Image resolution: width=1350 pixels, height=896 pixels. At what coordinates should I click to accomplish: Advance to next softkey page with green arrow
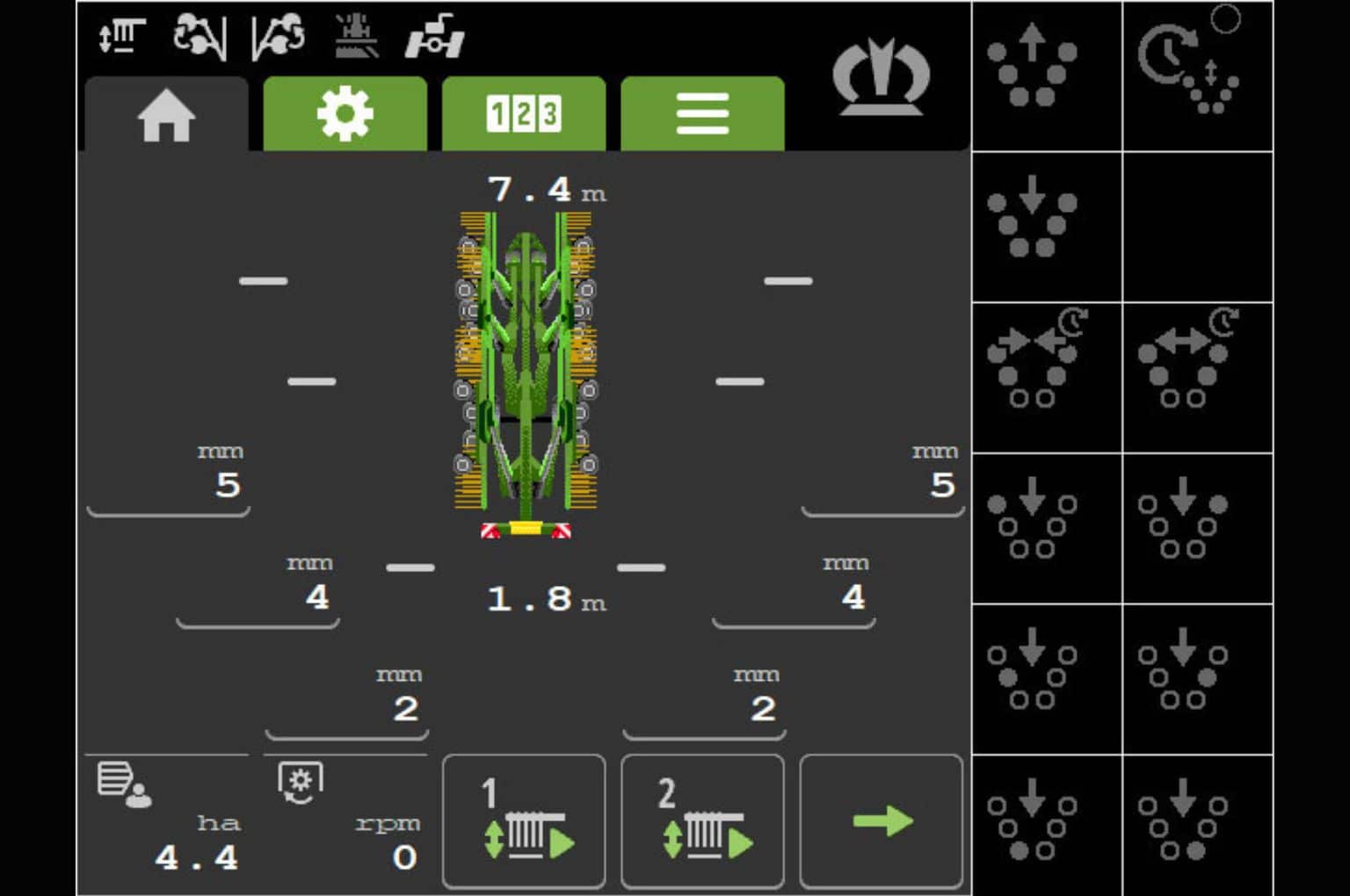881,820
